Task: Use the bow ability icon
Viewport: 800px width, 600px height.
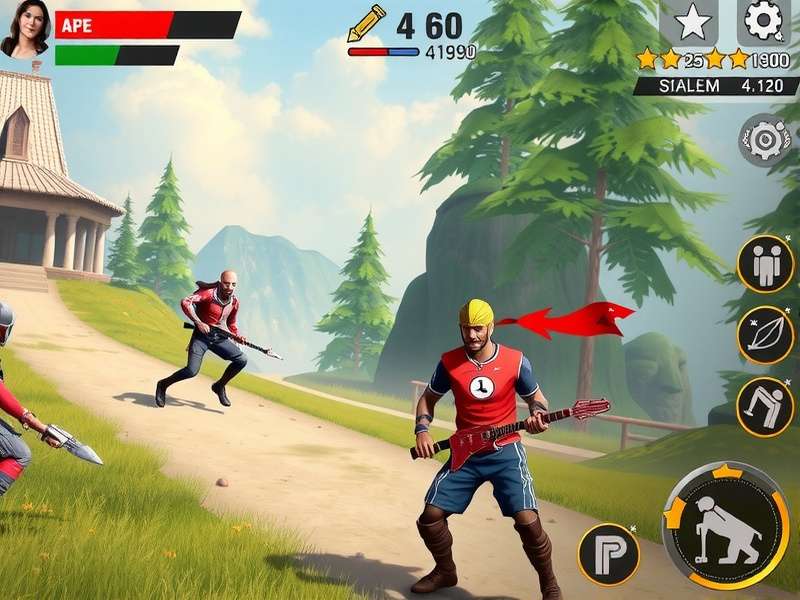Action: coord(765,335)
